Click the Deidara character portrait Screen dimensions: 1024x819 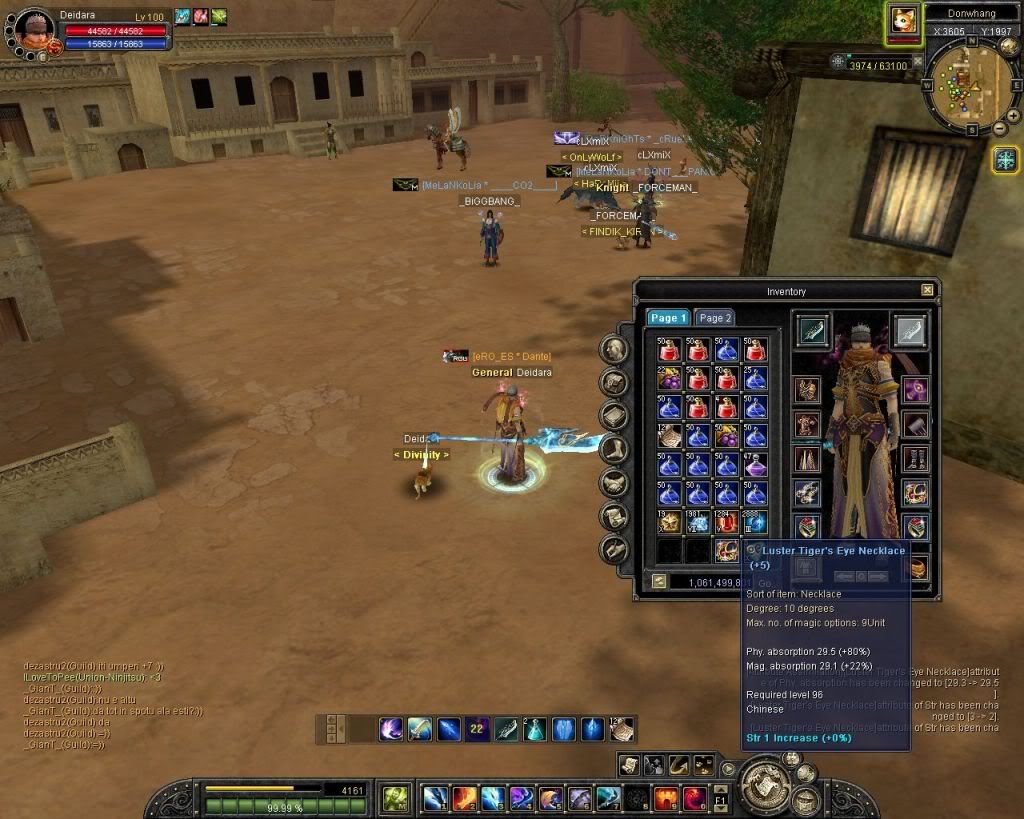click(32, 25)
